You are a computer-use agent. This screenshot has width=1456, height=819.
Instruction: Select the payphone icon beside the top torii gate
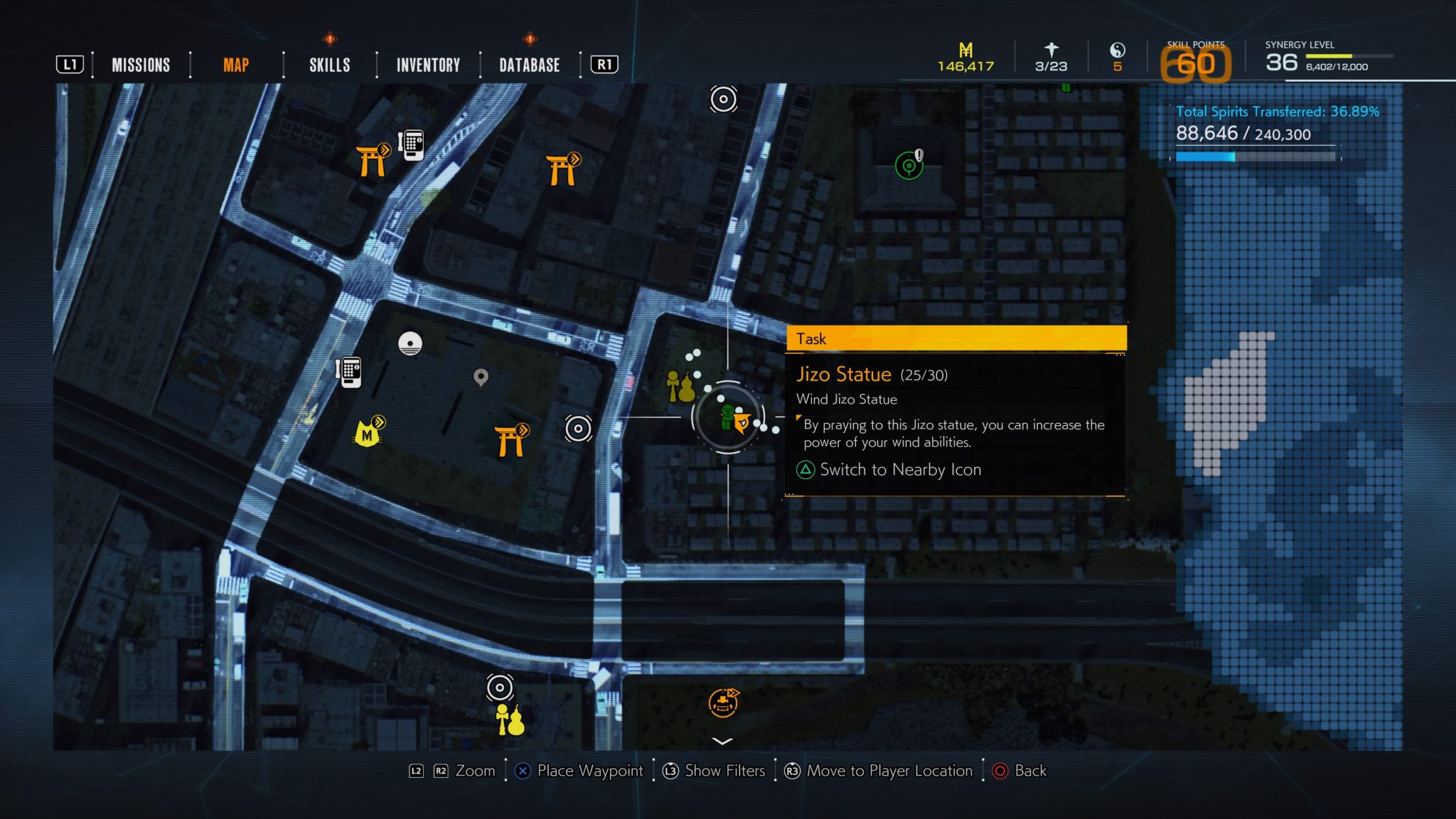(411, 144)
